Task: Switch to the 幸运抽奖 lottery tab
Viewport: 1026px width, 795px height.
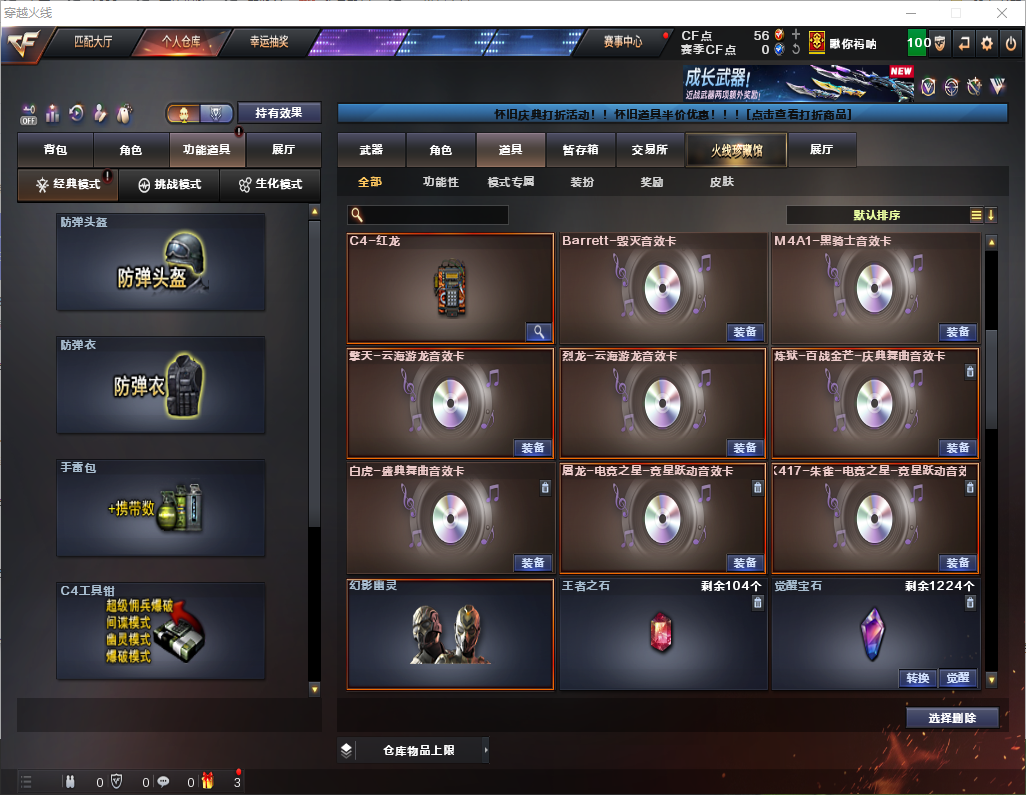Action: 268,42
